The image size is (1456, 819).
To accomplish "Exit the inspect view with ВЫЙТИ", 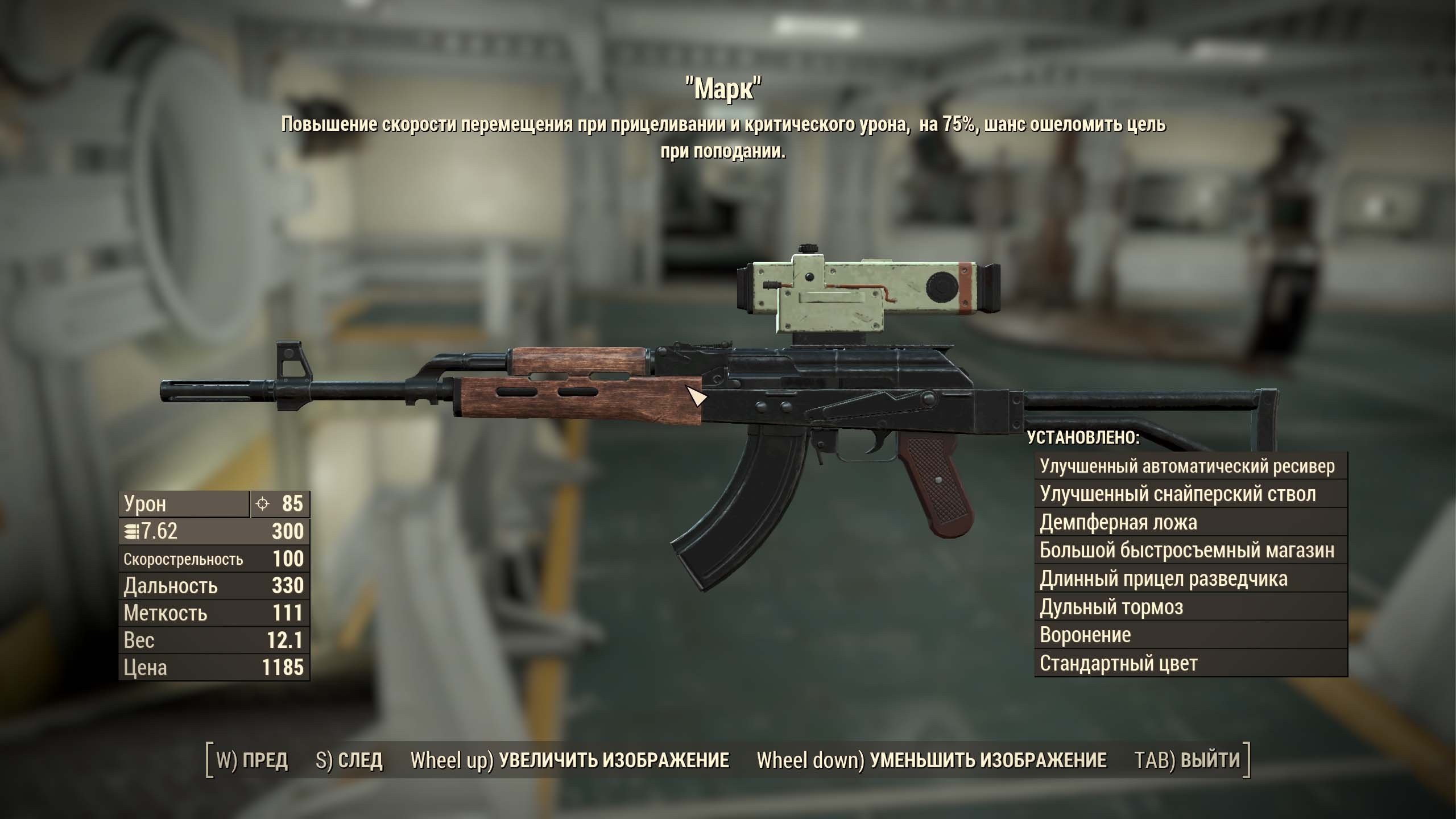I will tap(1187, 760).
